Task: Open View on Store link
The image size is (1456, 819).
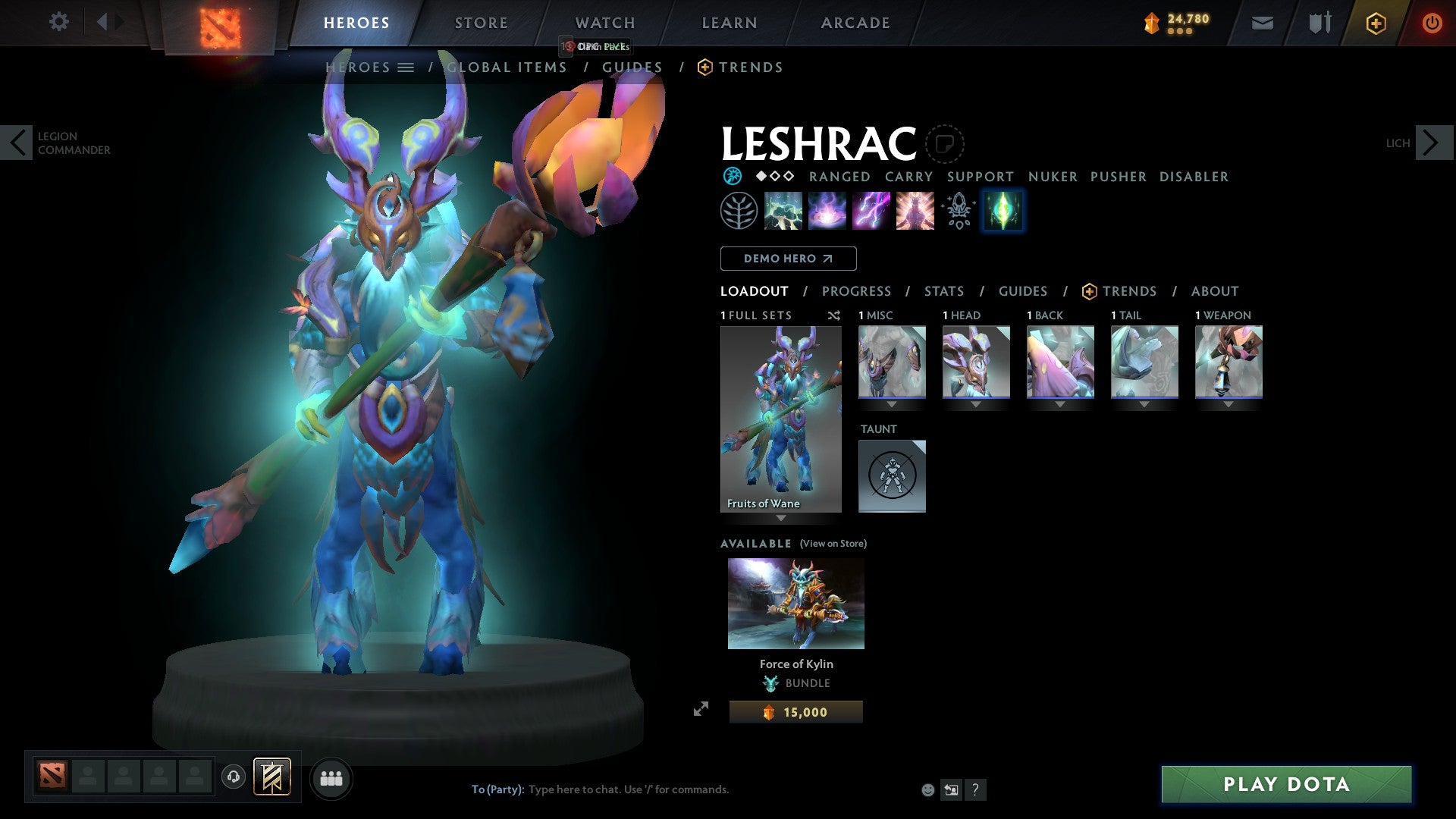Action: [x=833, y=544]
